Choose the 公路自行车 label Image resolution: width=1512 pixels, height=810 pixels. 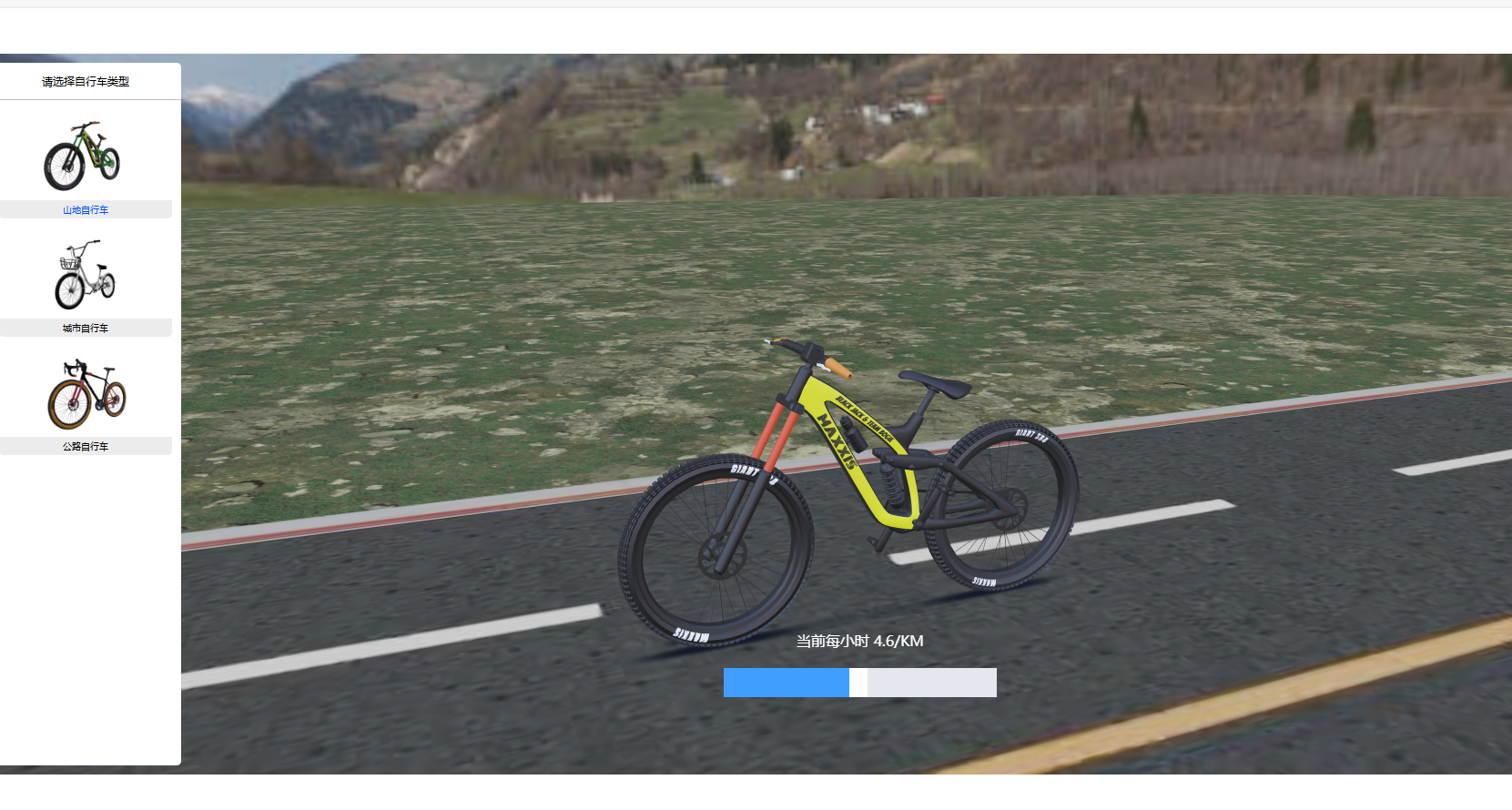[x=86, y=447]
